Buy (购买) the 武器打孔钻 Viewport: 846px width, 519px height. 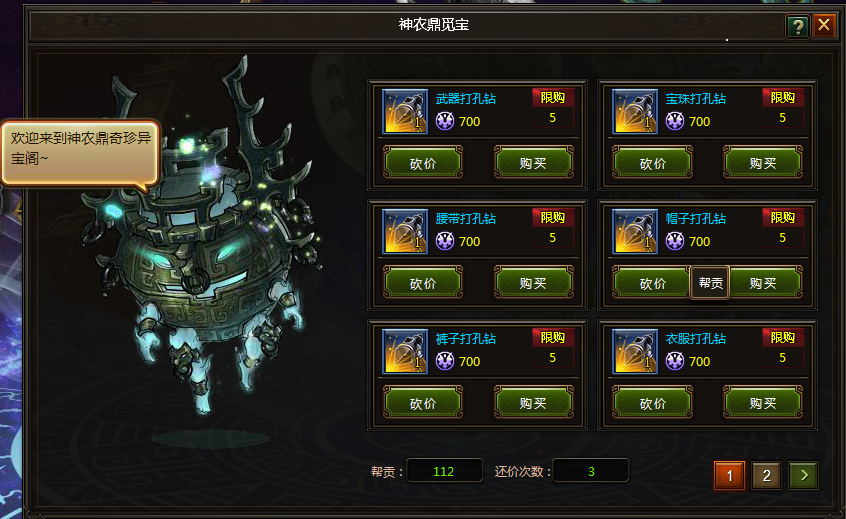tap(533, 163)
